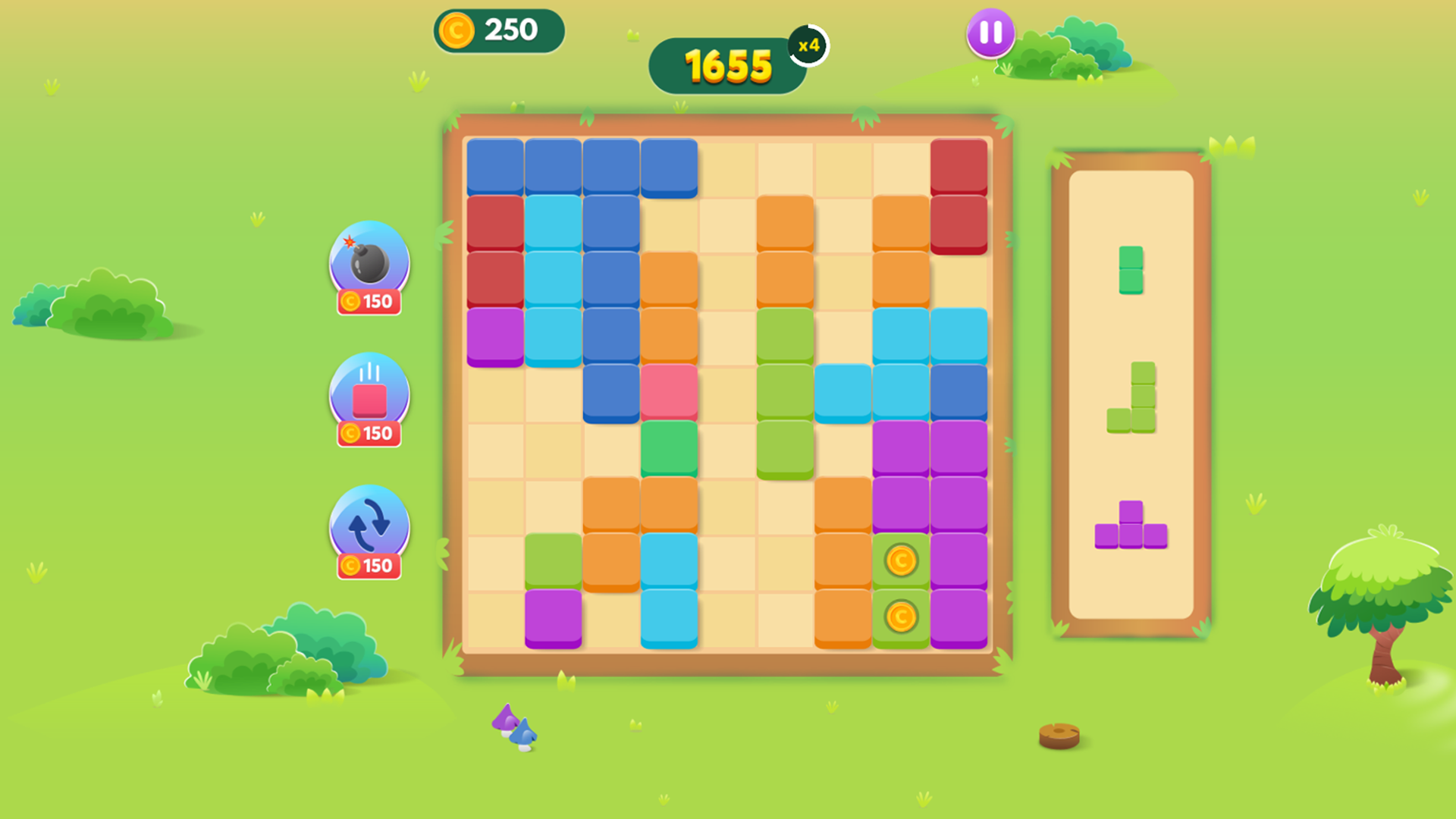
Task: Tap the pink block on the board
Action: [669, 390]
